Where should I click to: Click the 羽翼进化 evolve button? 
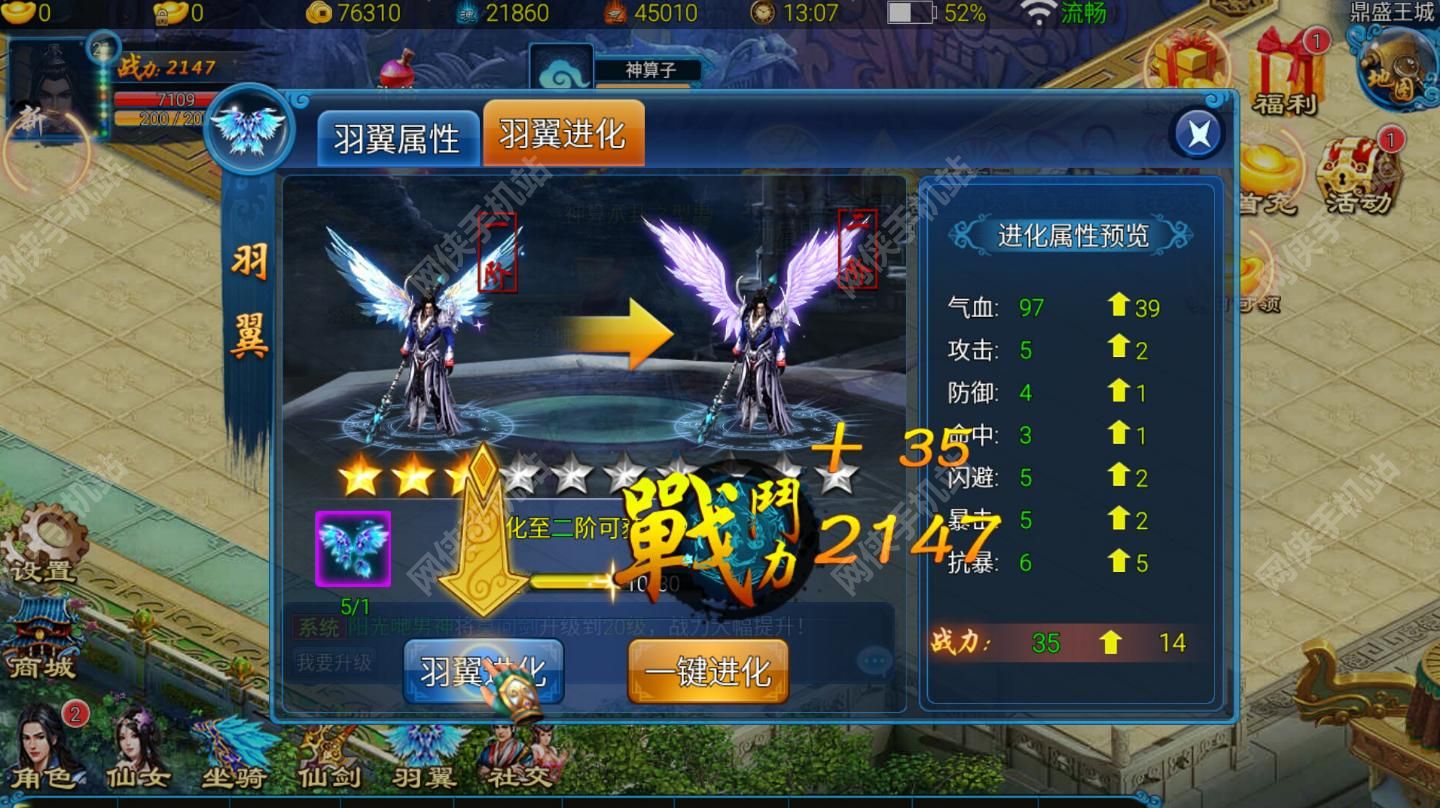(483, 671)
